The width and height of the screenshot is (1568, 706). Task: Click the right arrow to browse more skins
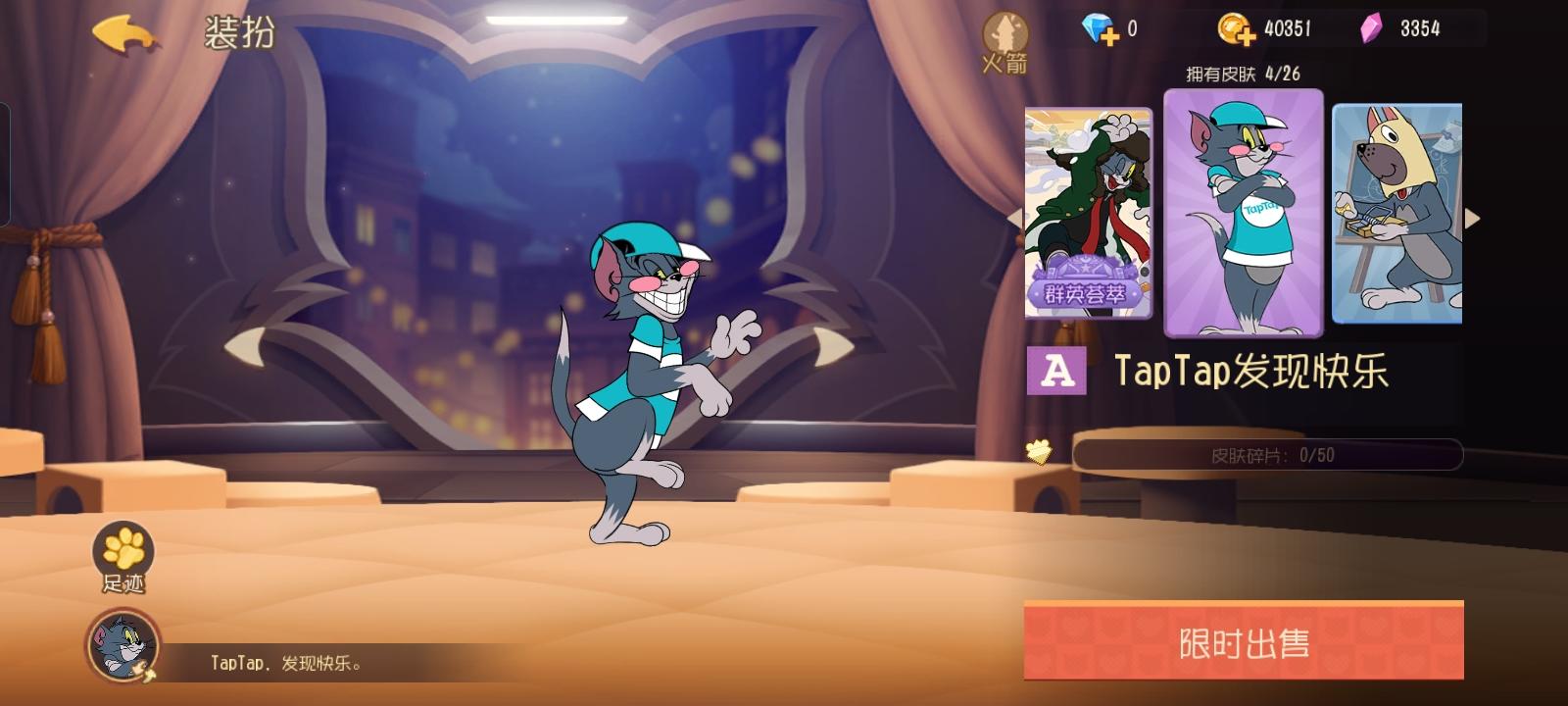1472,218
